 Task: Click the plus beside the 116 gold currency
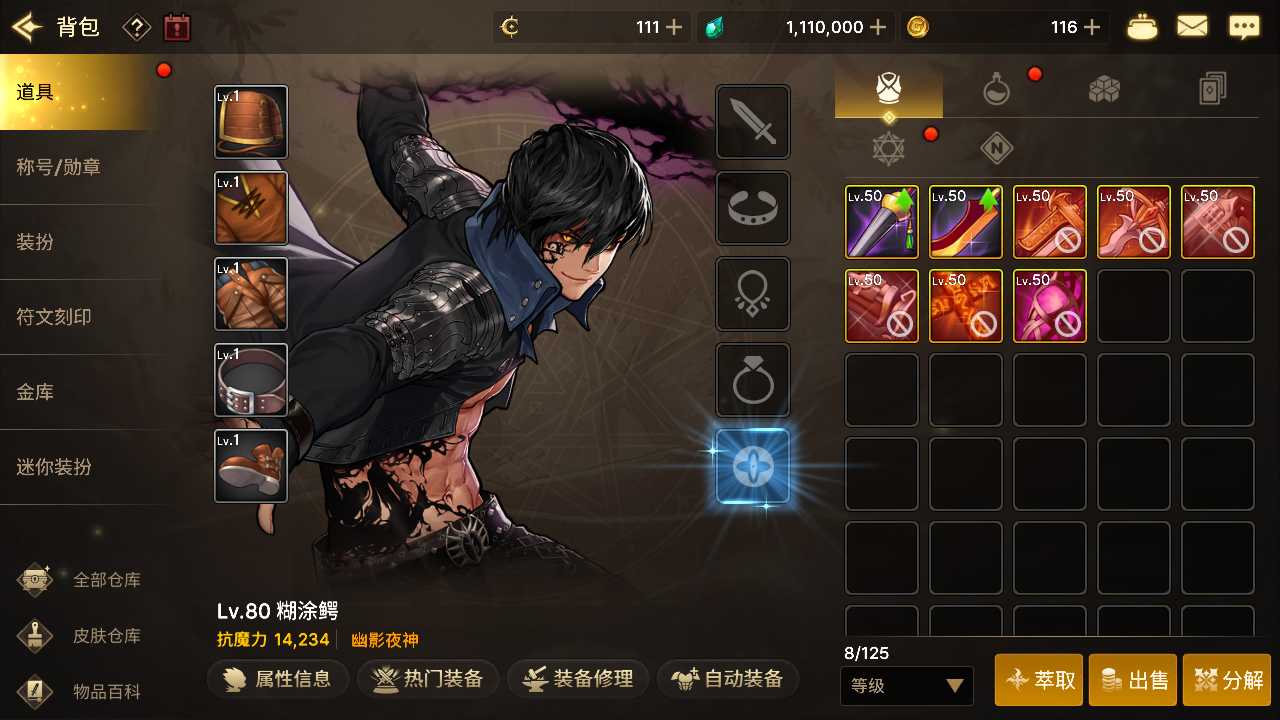pyautogui.click(x=1093, y=27)
